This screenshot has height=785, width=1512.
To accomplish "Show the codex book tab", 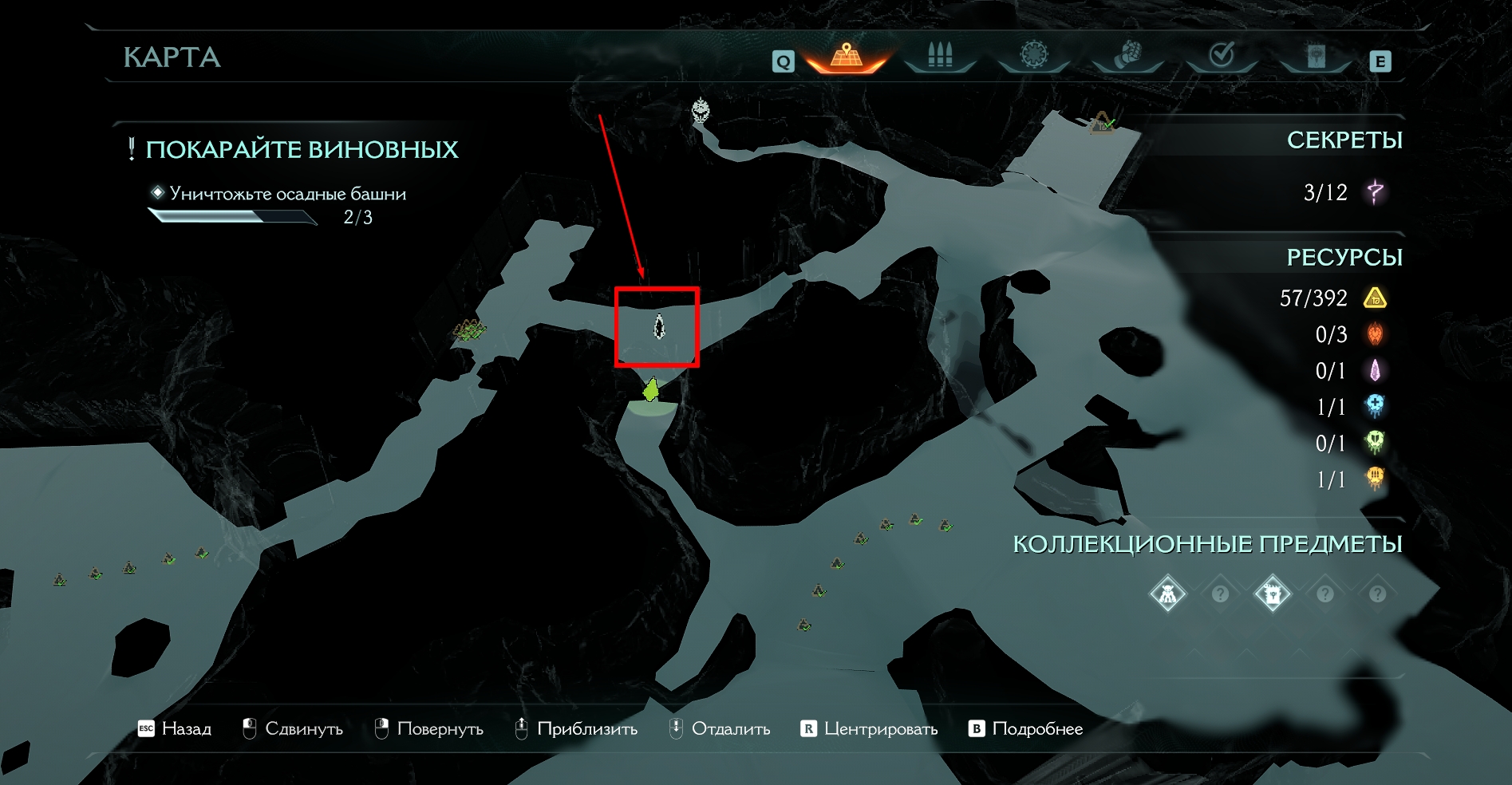I will (1316, 56).
